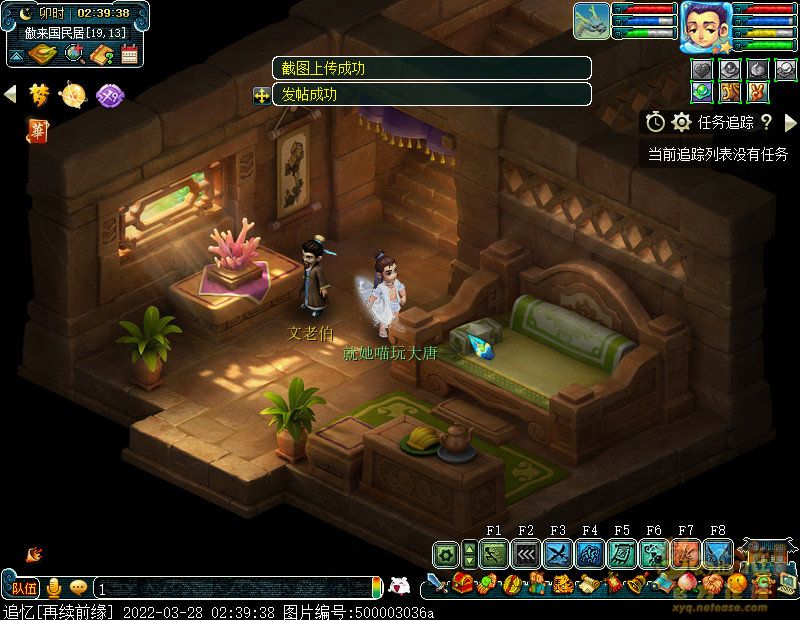The width and height of the screenshot is (800, 620).
Task: Open the red 華 scroll icon
Action: [x=37, y=130]
